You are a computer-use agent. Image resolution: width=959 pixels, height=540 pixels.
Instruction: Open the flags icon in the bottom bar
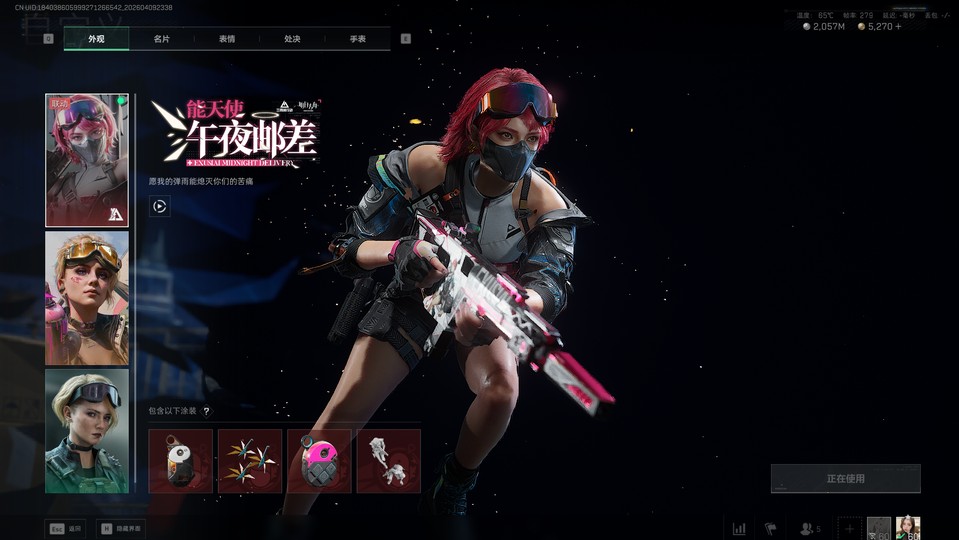pyautogui.click(x=771, y=528)
